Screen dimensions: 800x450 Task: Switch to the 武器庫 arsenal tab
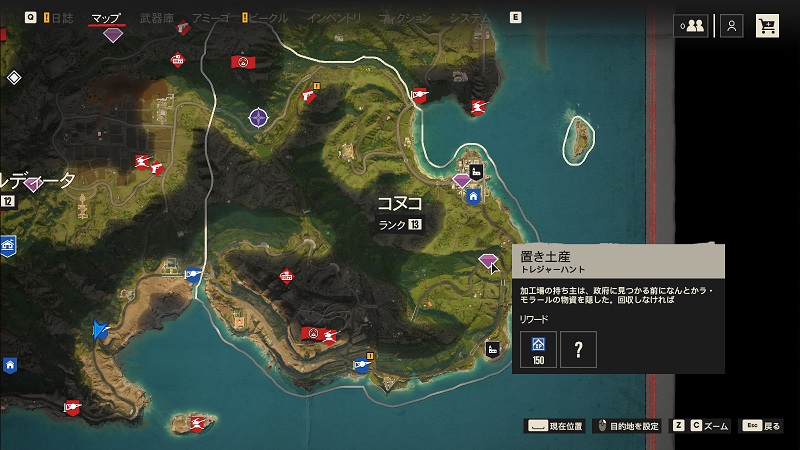(158, 18)
